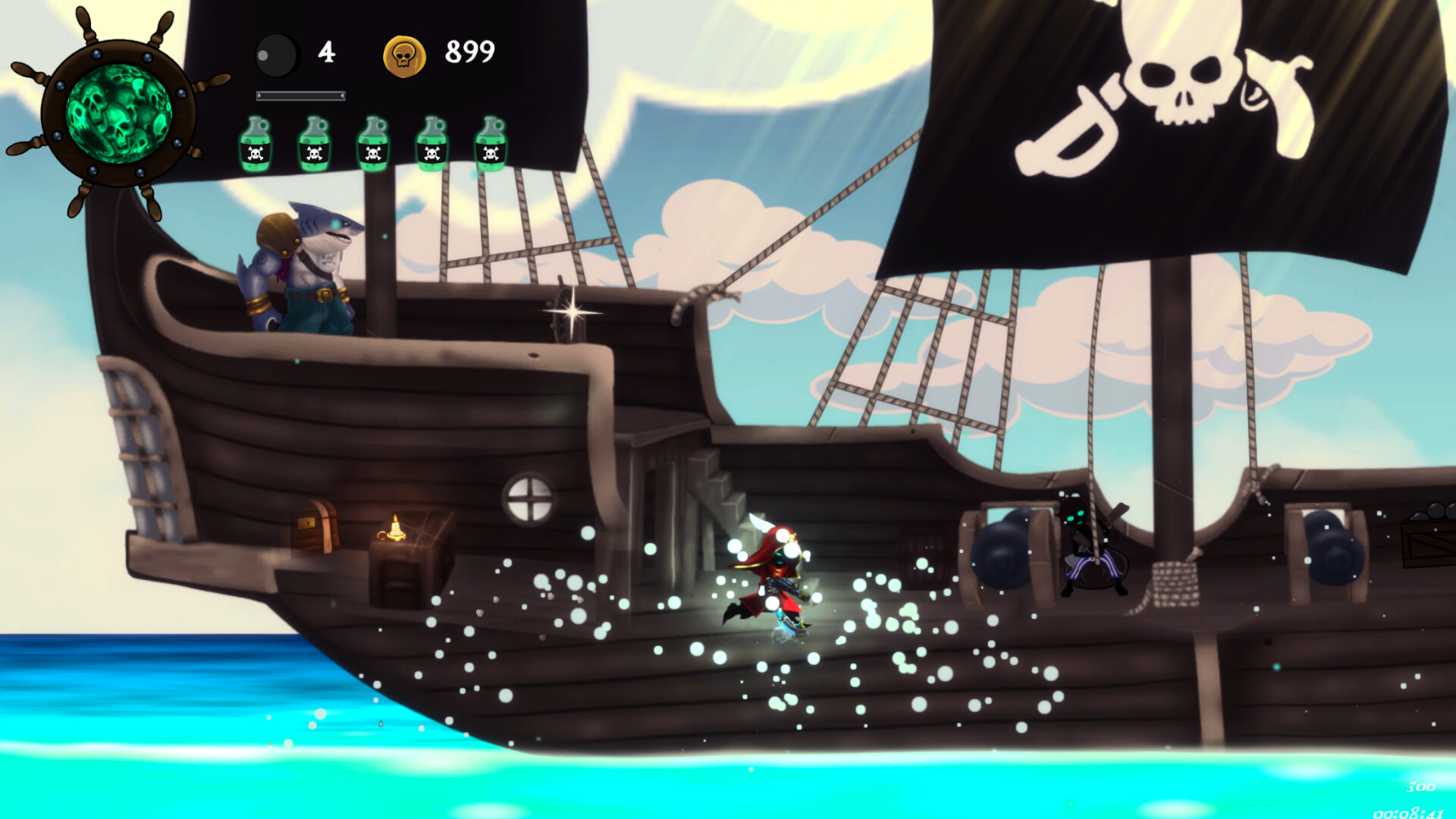
Task: Expand the left arrow on the HUD bar
Action: click(261, 96)
